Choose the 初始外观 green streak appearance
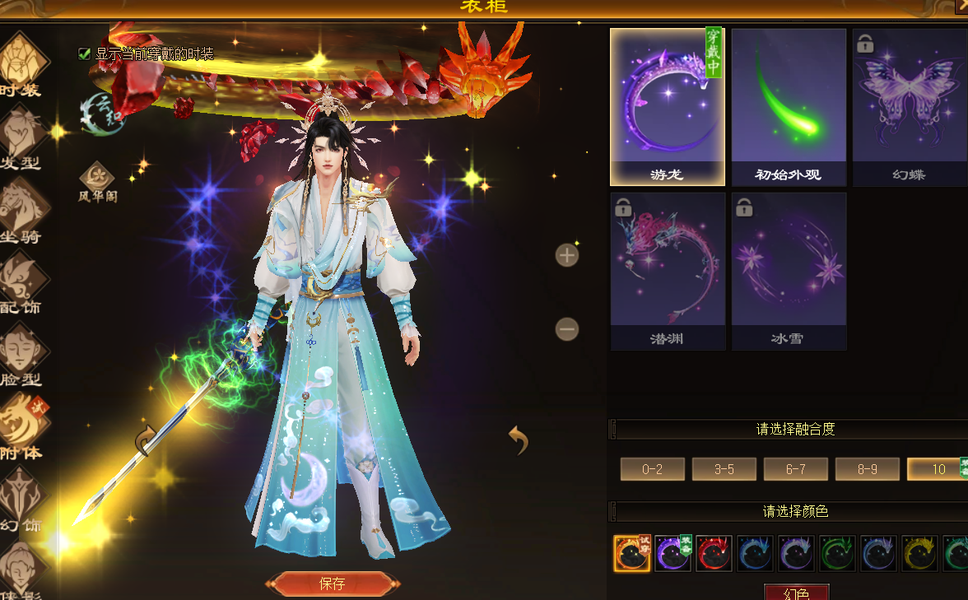This screenshot has height=600, width=968. tap(788, 106)
